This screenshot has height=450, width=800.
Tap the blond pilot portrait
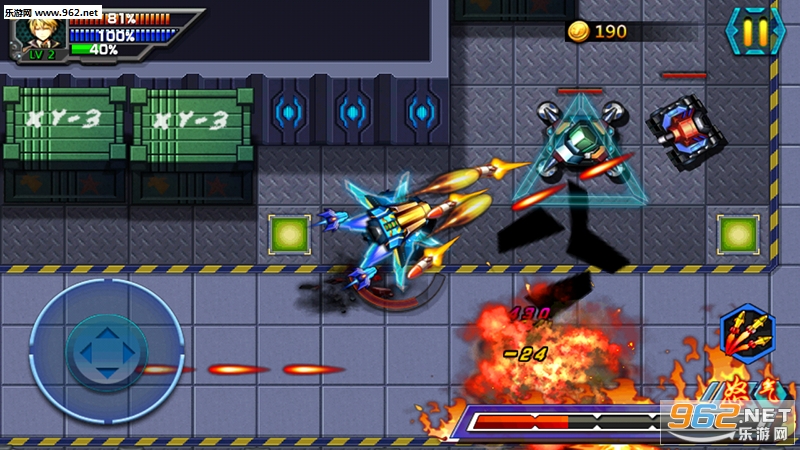(x=40, y=33)
